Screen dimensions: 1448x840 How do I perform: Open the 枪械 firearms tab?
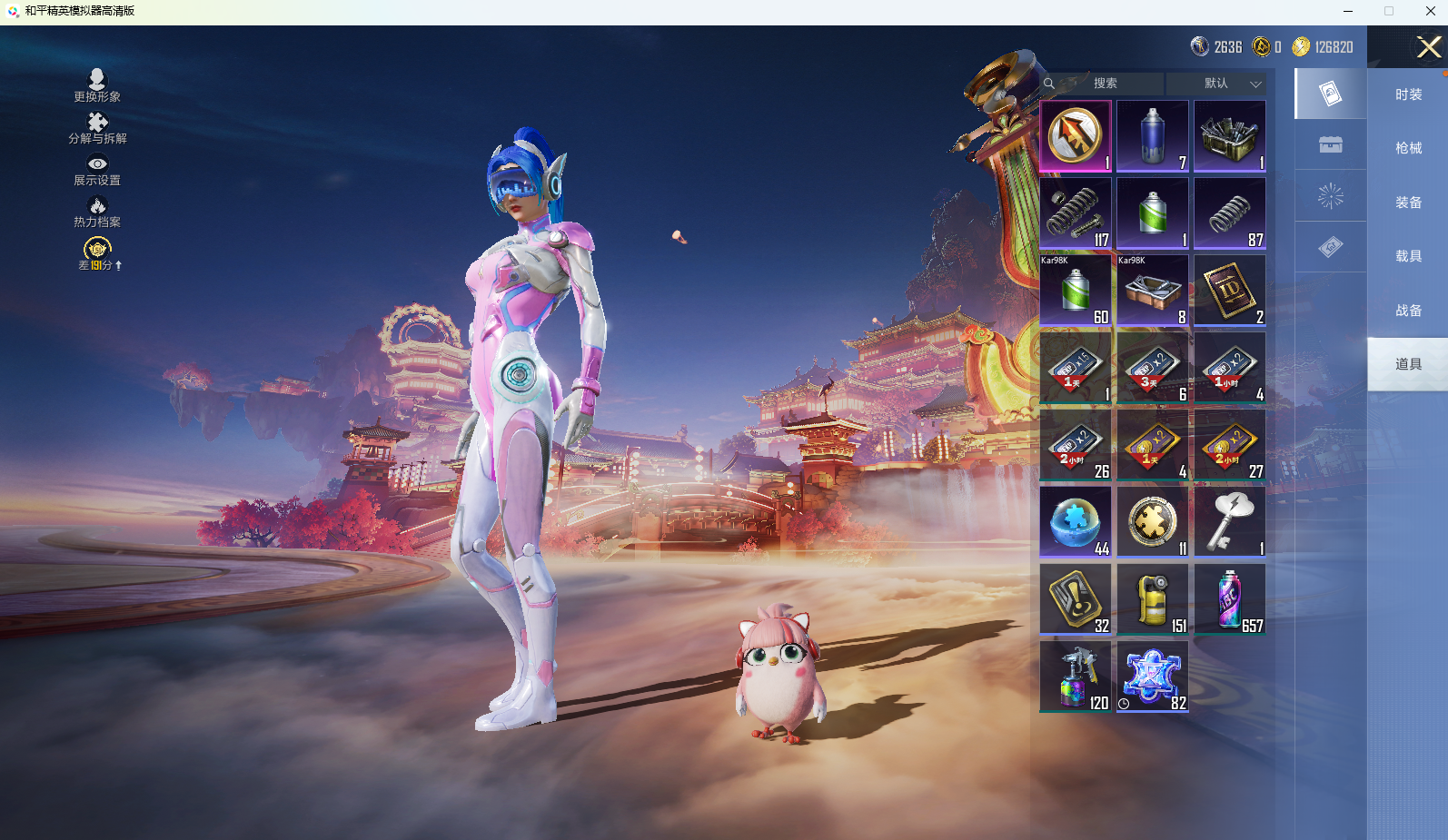1408,148
